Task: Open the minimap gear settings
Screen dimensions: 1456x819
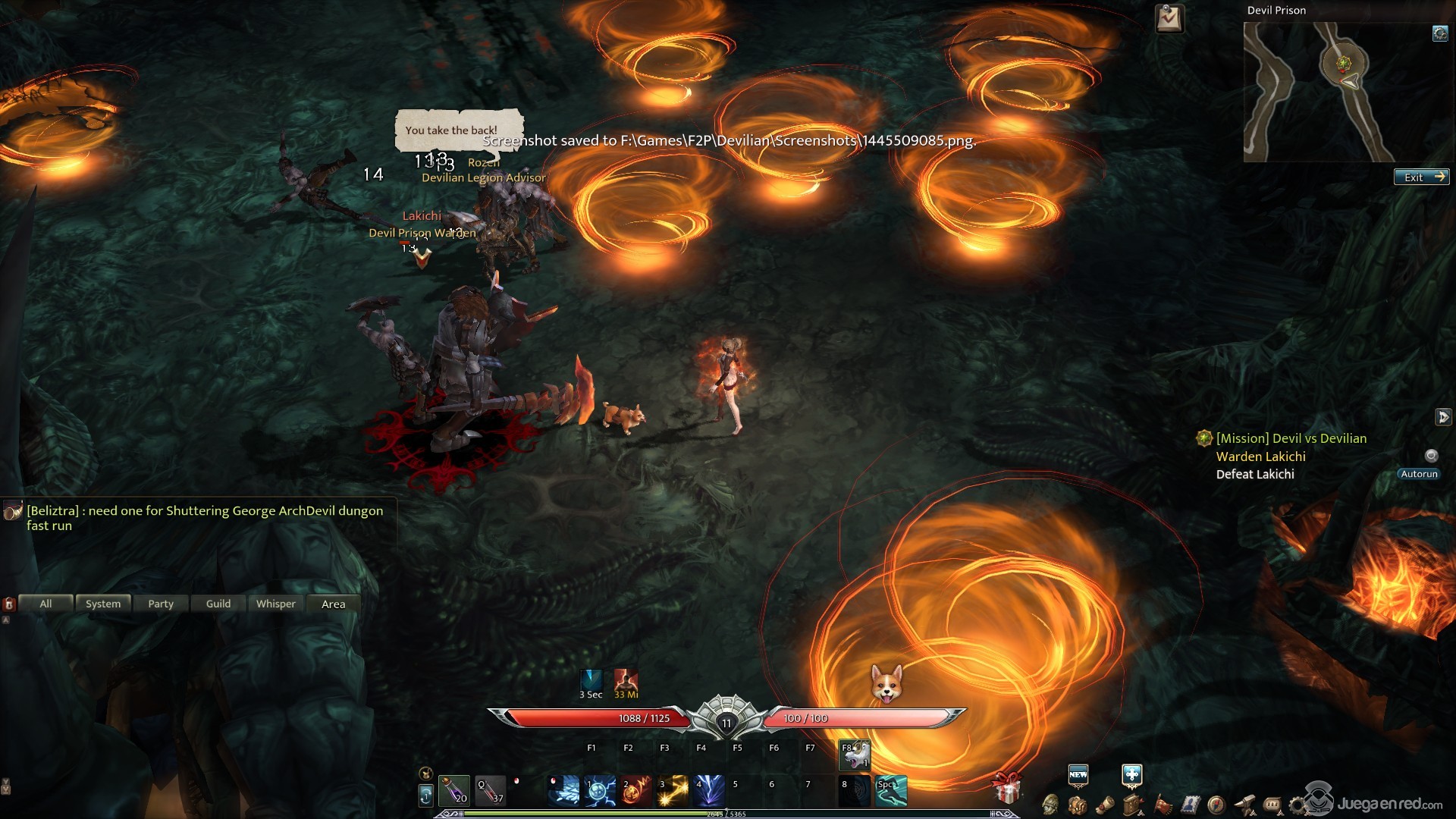Action: [1439, 33]
